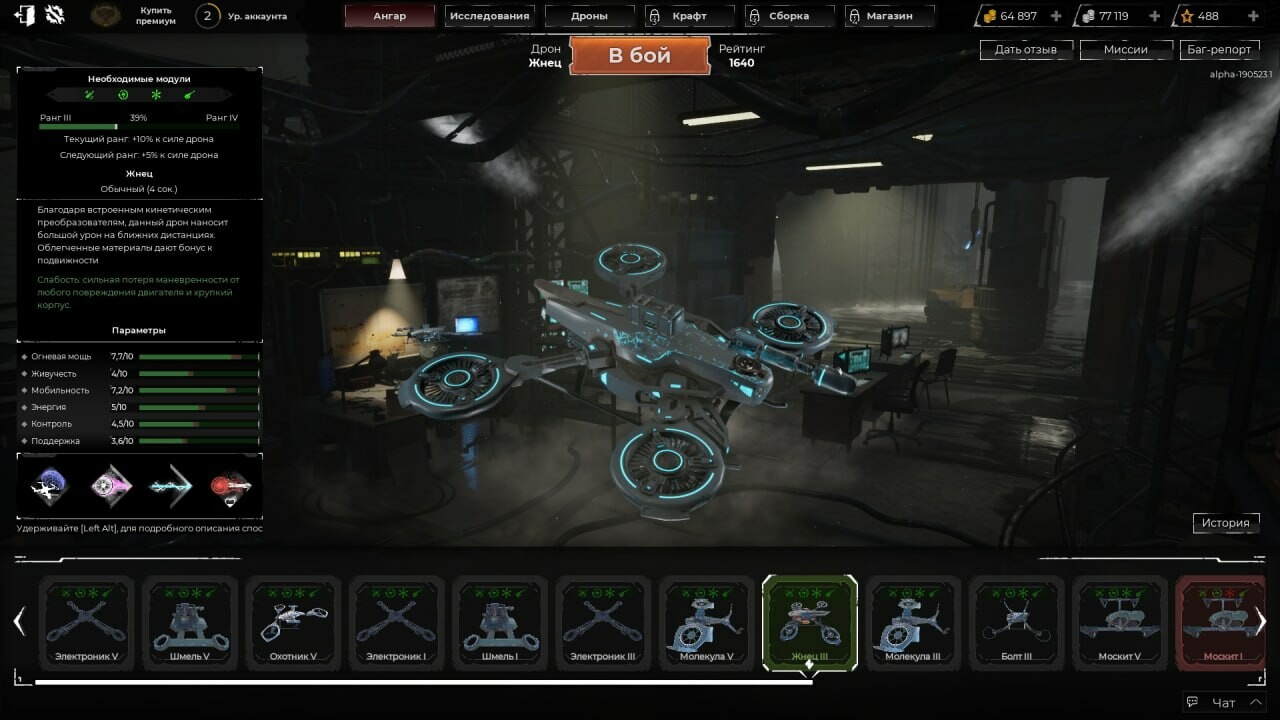Select first green weapon module icon

[88, 94]
